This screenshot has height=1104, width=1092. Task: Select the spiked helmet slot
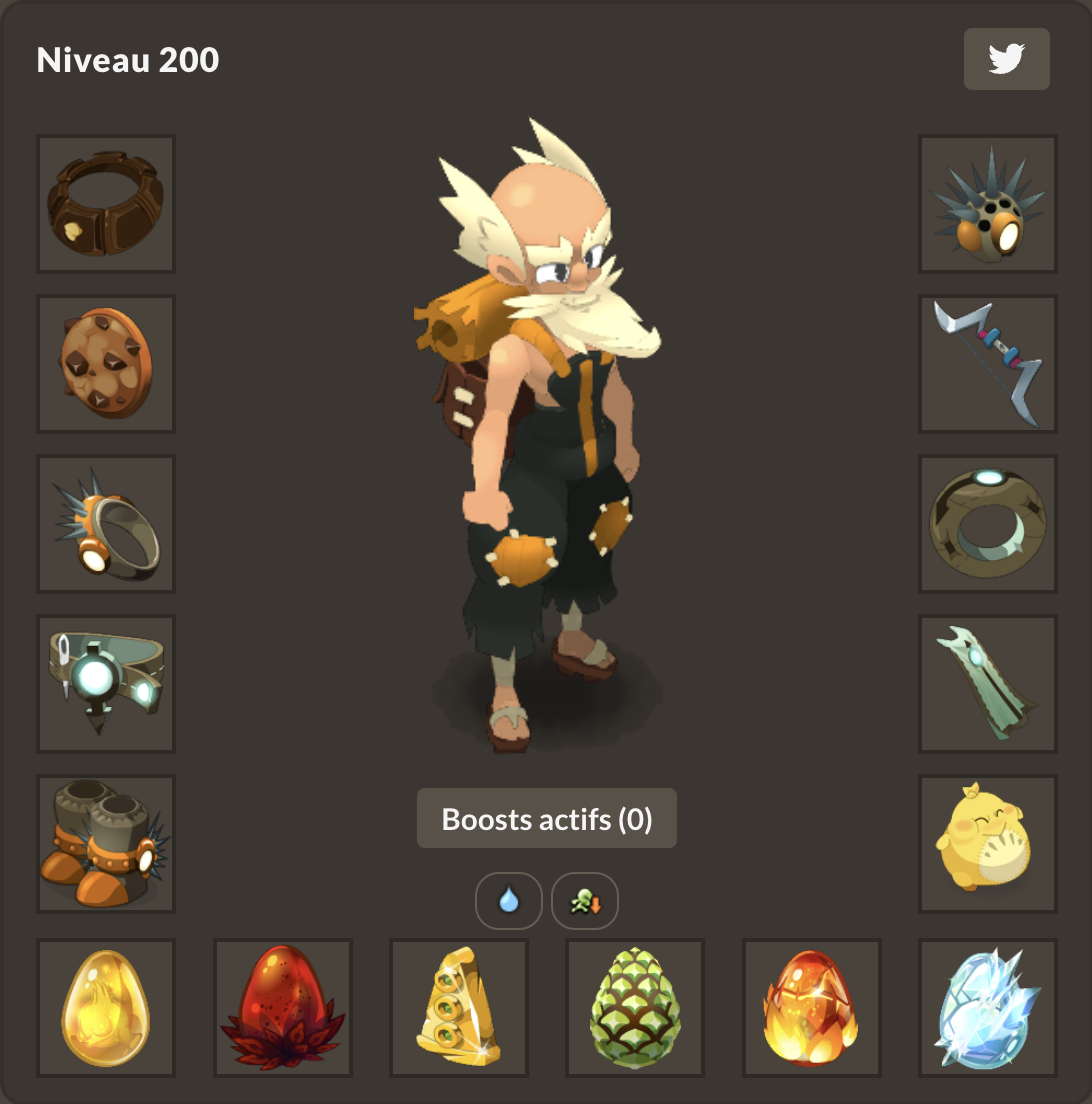(x=988, y=204)
